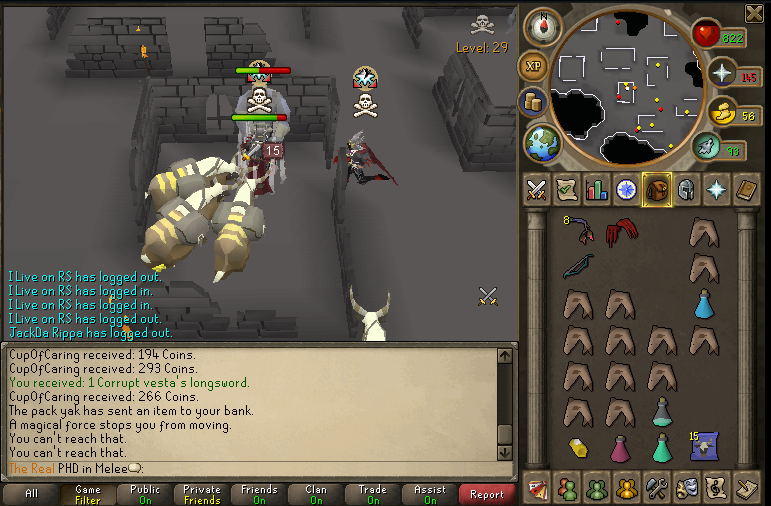Close the game window with X
The width and height of the screenshot is (771, 506).
[x=754, y=12]
